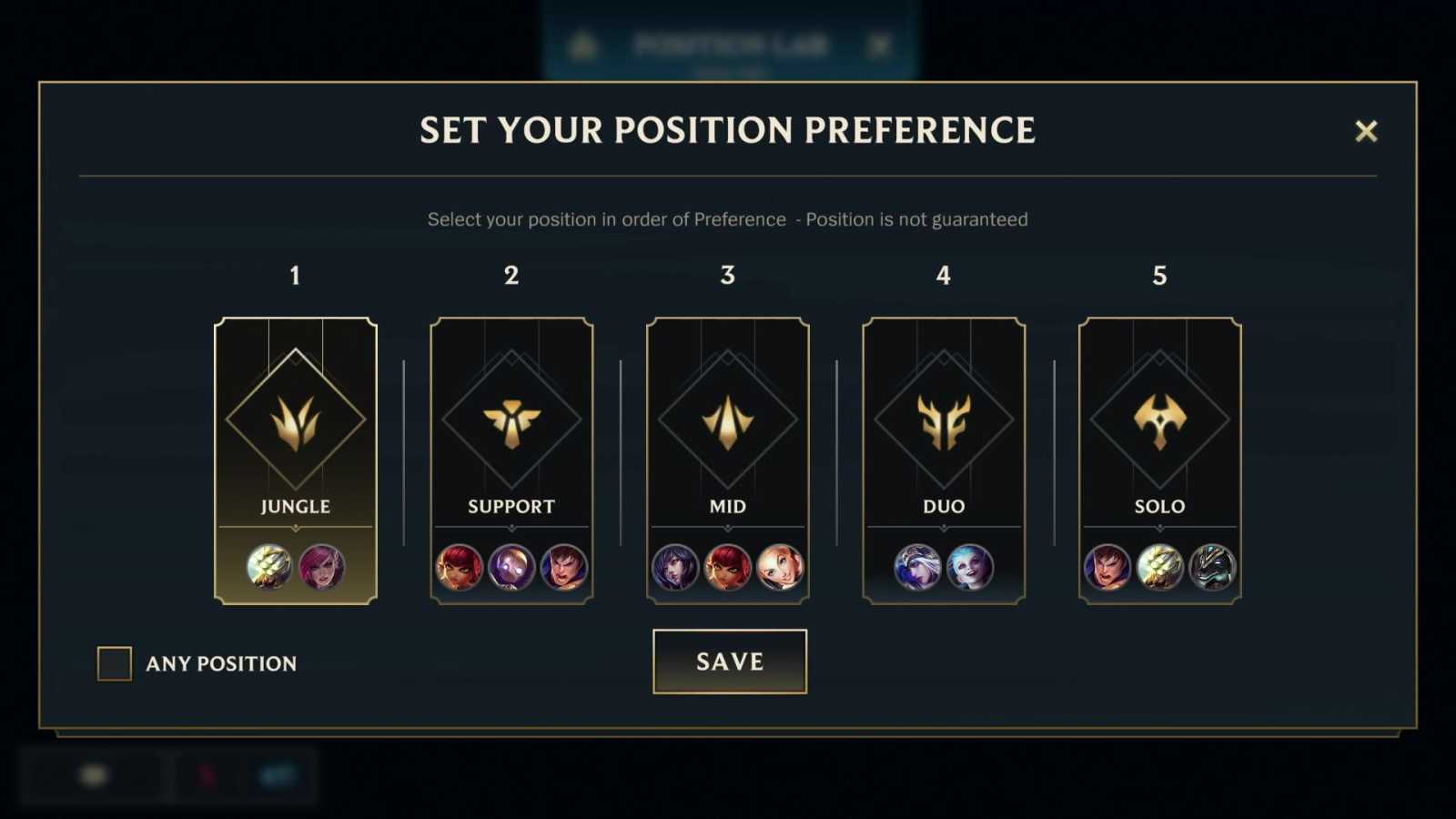Enable the Any Position checkbox

114,663
